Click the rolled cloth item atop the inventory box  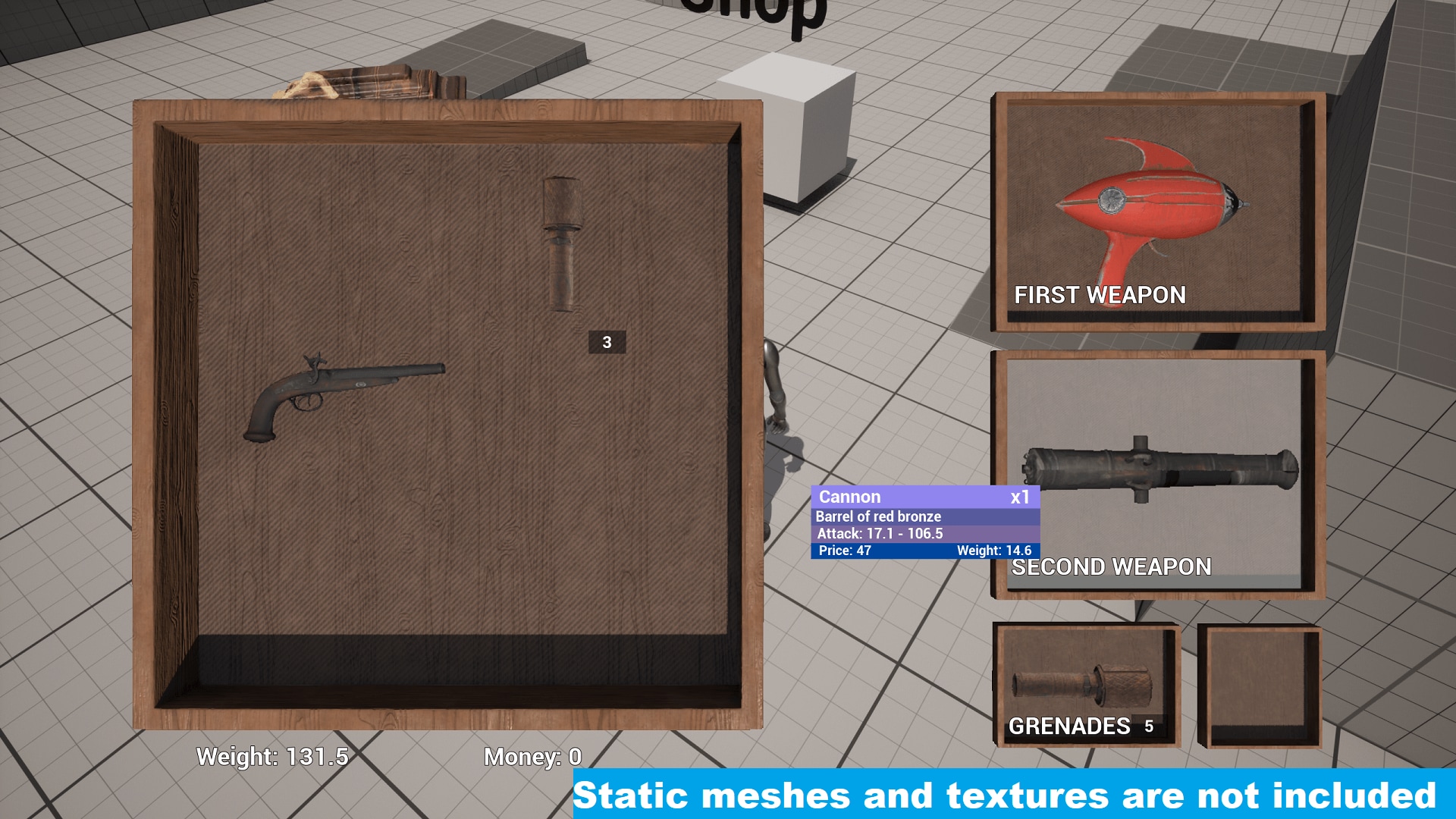pos(364,83)
